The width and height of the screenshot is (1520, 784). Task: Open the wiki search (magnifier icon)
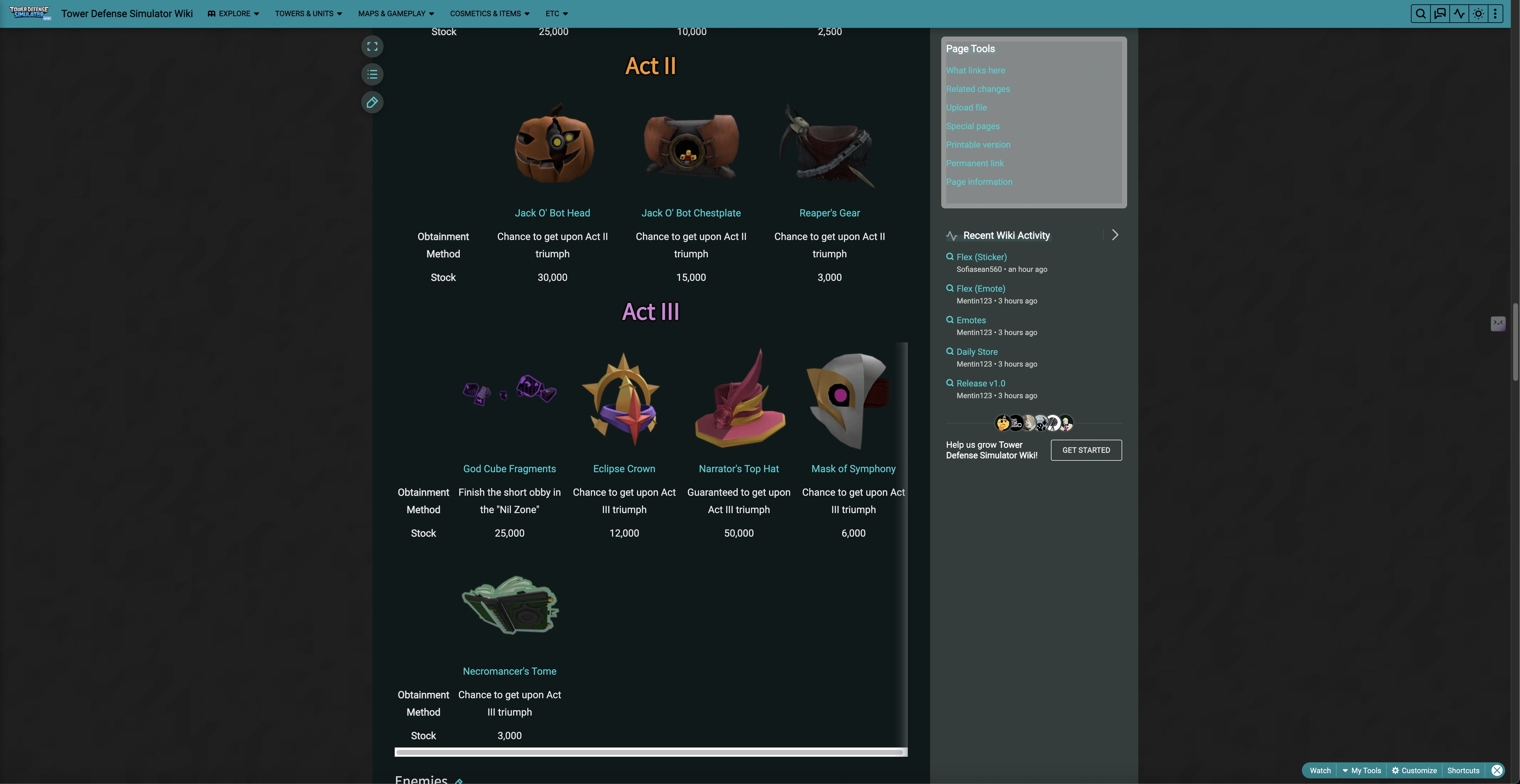click(1420, 13)
